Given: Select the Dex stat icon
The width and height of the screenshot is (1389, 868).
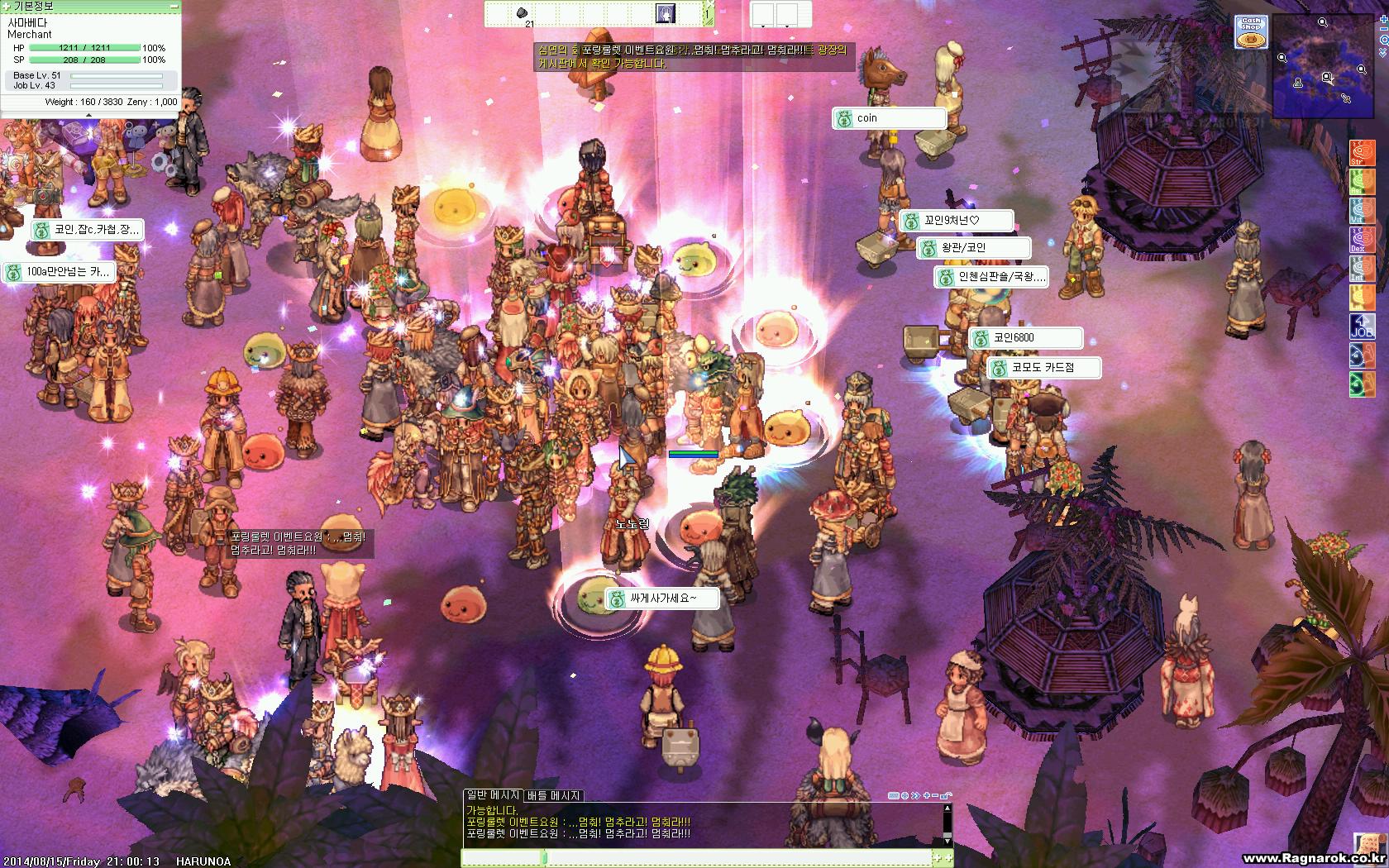Looking at the screenshot, I should point(1362,240).
